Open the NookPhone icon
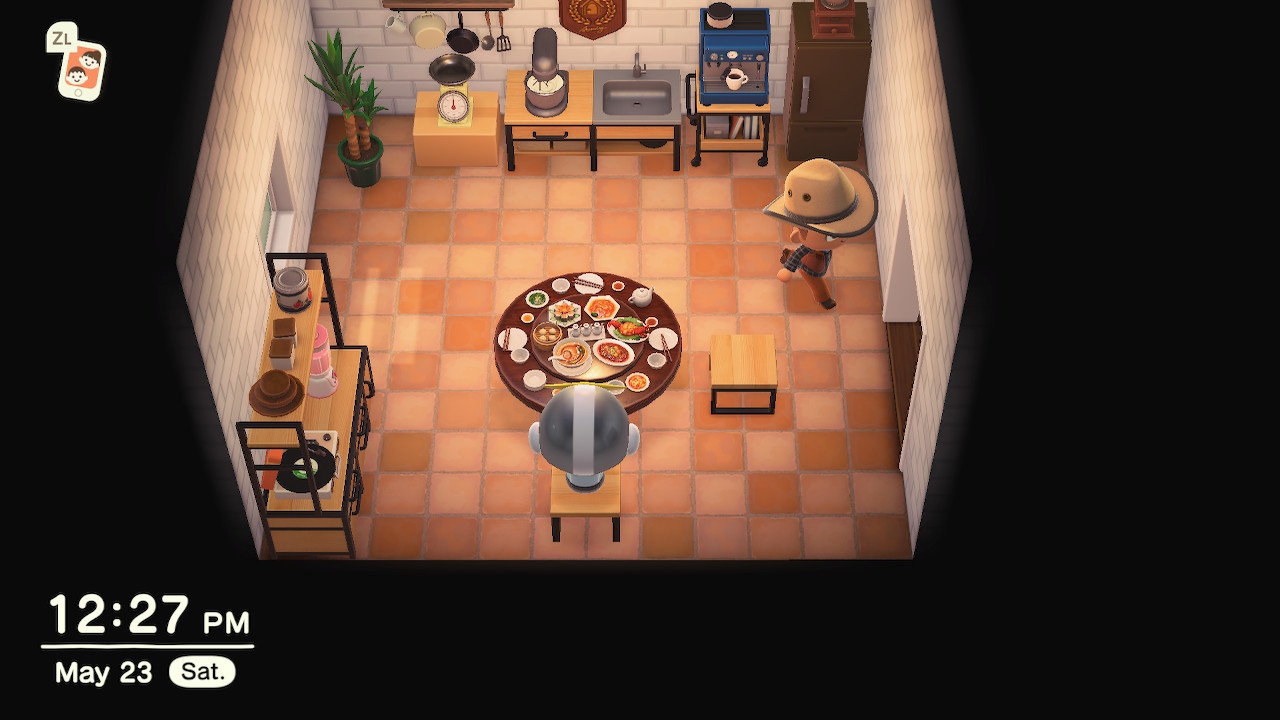The width and height of the screenshot is (1280, 720). [81, 69]
